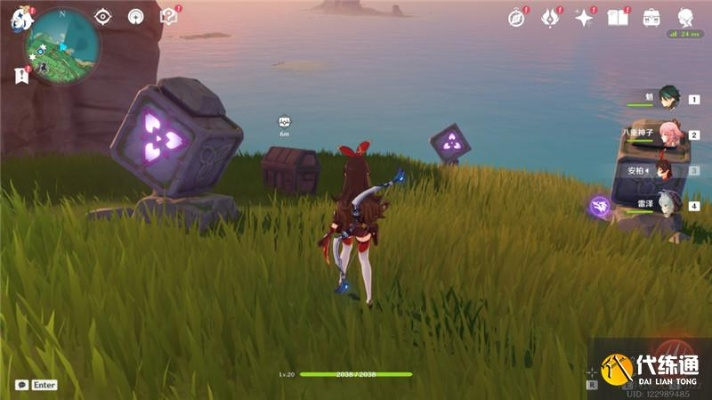Open the tutorial book icon with question mark
Screen dimensions: 712x400
(x=169, y=16)
